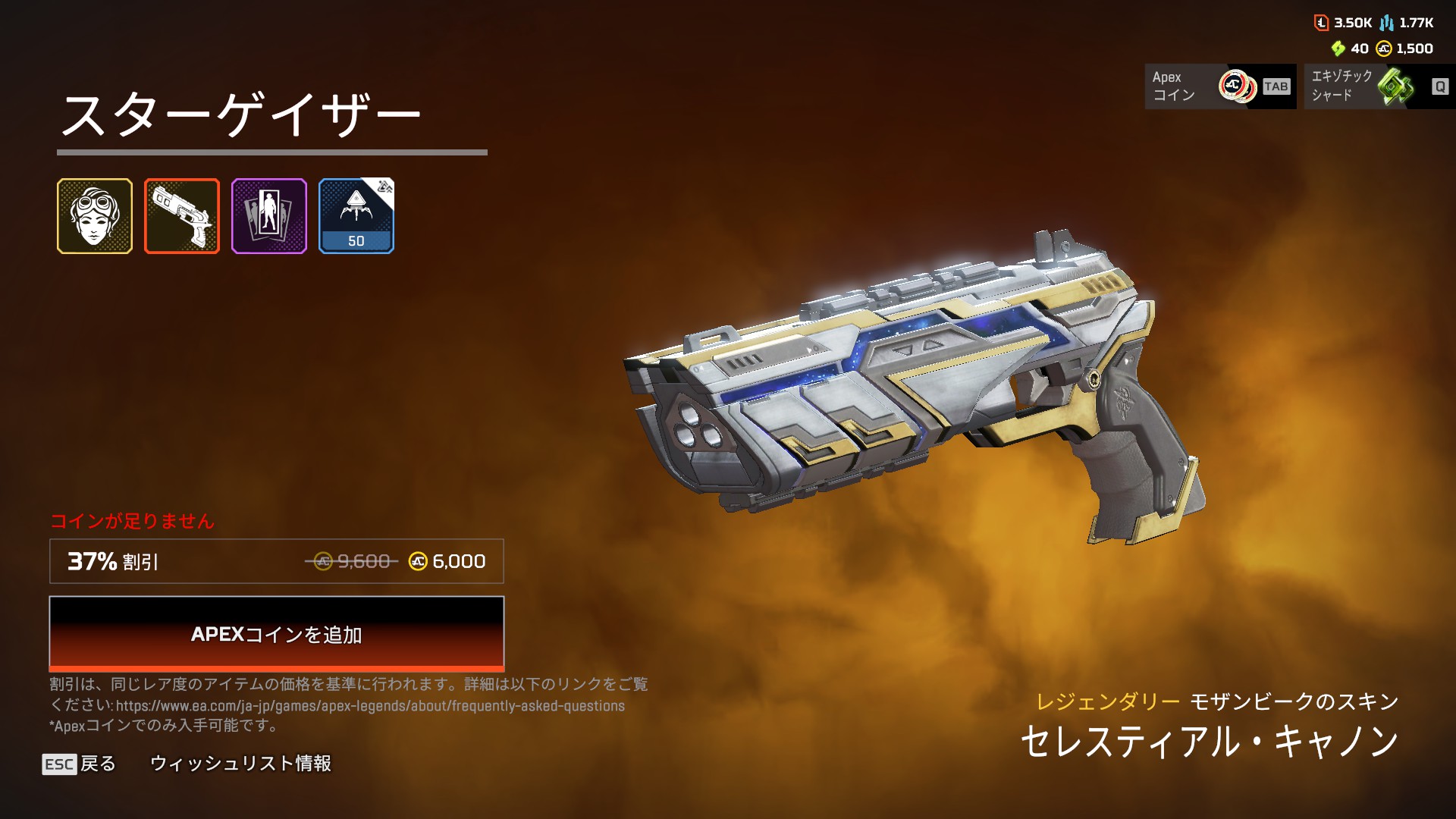Open ウィッシュリスト情報

click(240, 764)
